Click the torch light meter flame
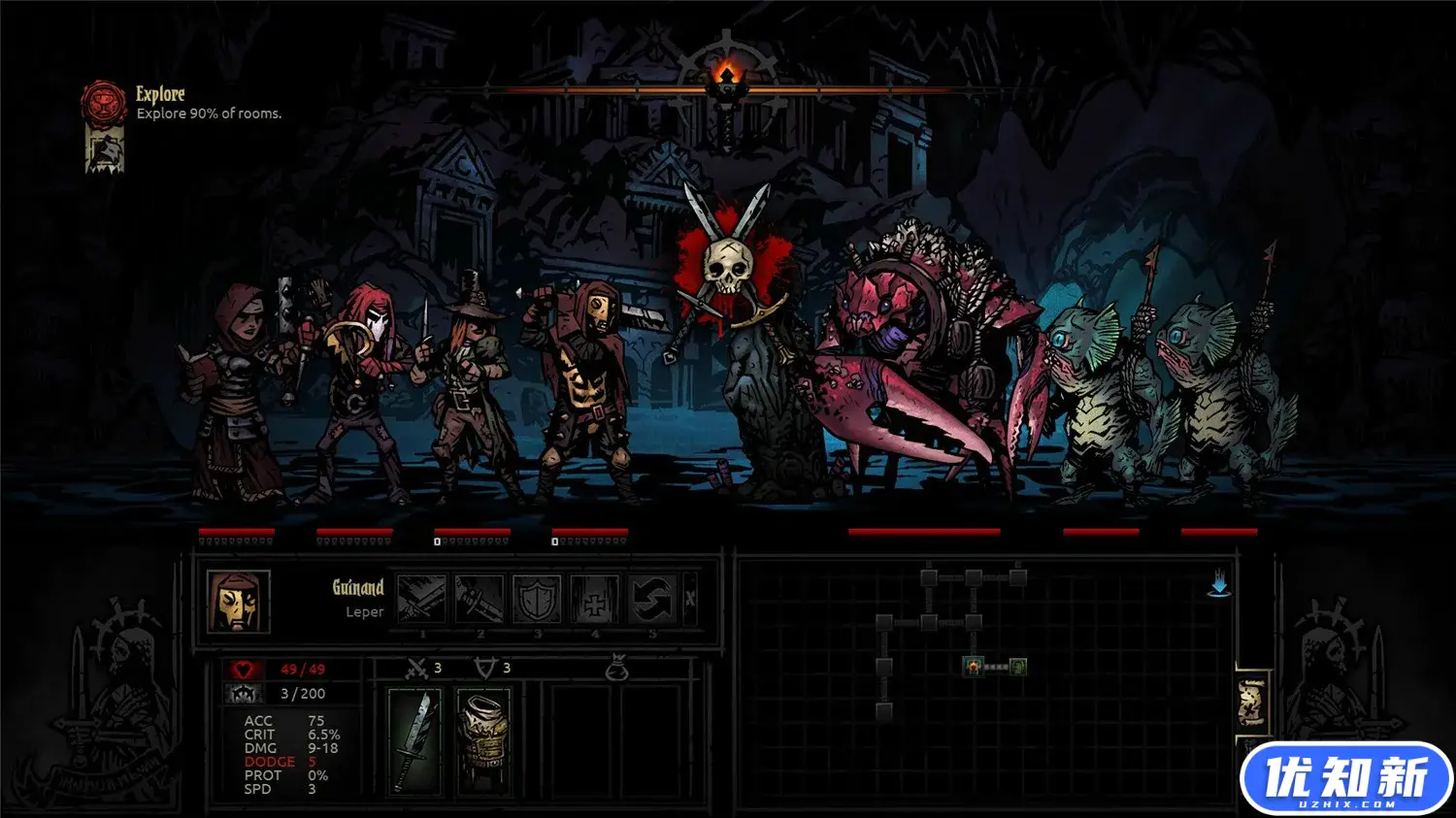The image size is (1456, 818). (x=726, y=74)
